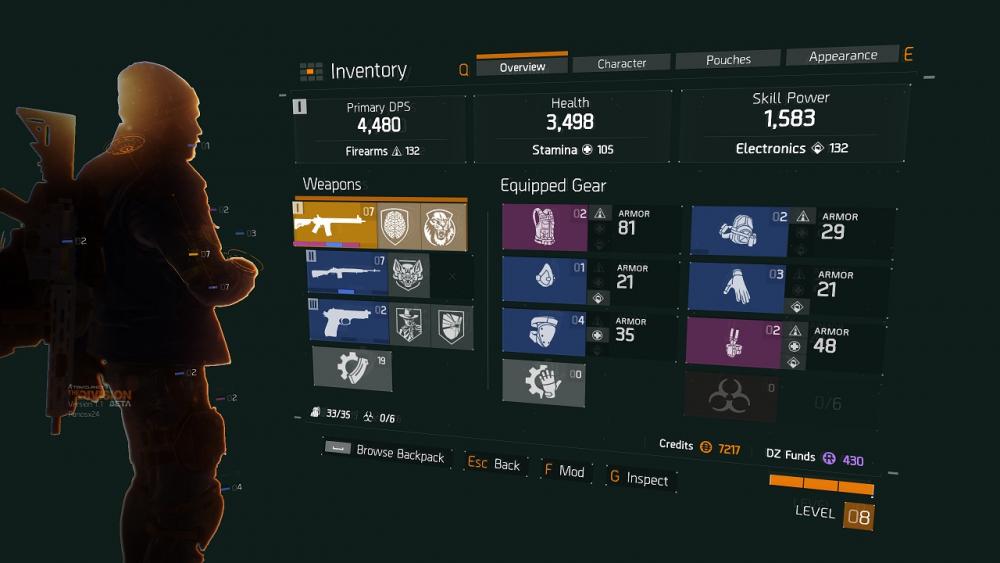Screen dimensions: 1000x563
Task: Switch to the Pouches tab
Action: (728, 60)
